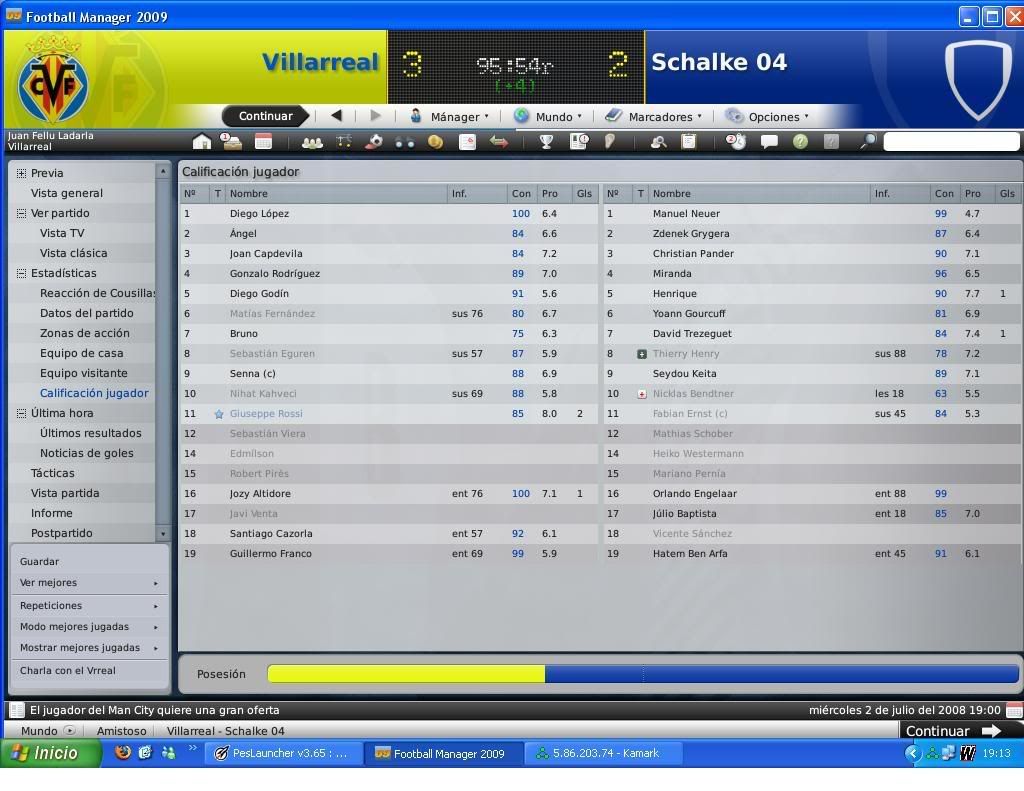Switch to Vista TV match view

[x=62, y=233]
